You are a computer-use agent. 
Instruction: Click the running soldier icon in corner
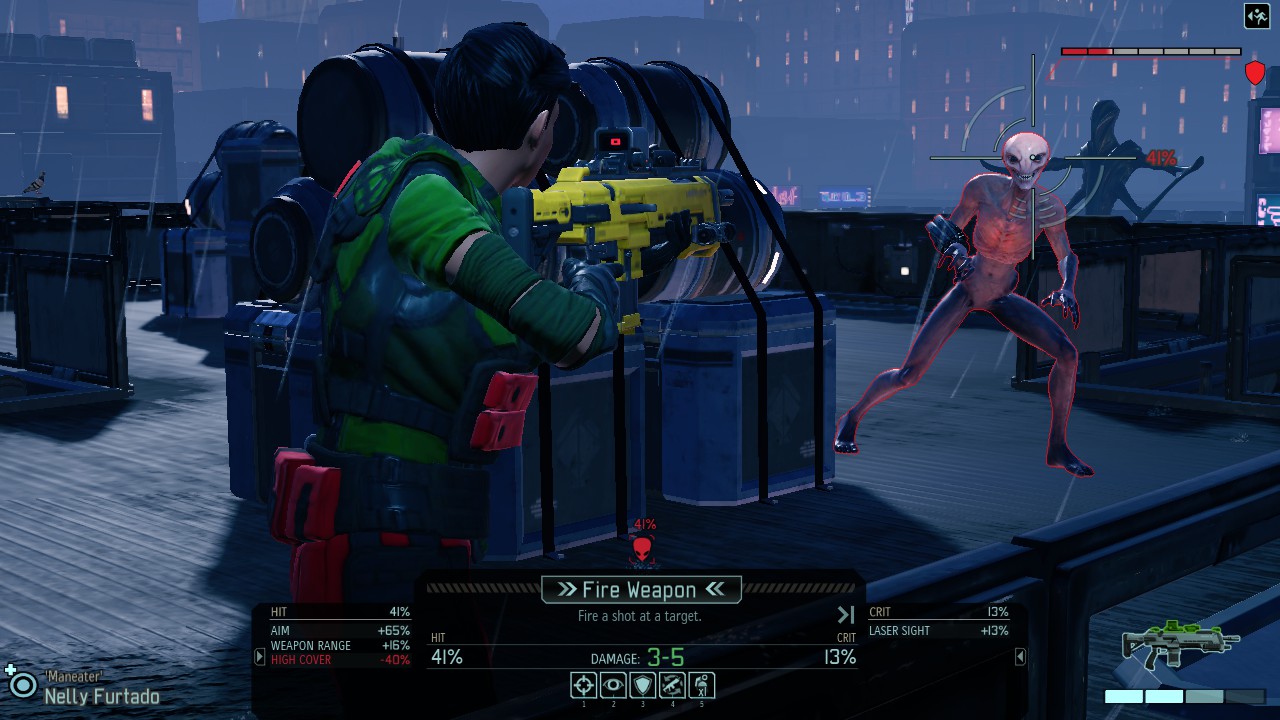1257,16
